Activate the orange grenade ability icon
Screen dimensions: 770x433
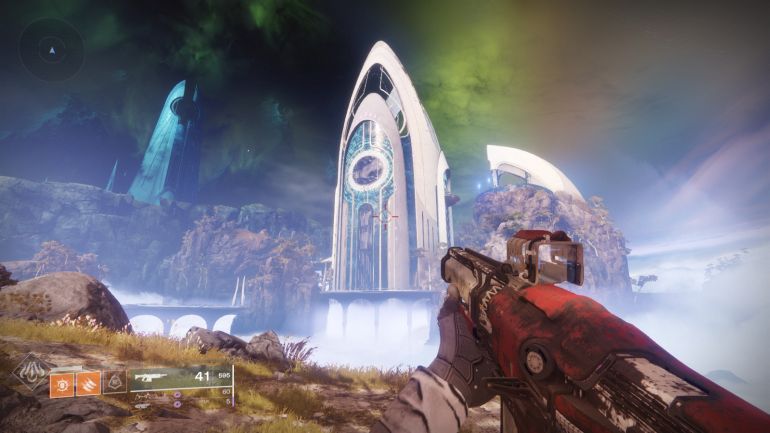[x=62, y=382]
